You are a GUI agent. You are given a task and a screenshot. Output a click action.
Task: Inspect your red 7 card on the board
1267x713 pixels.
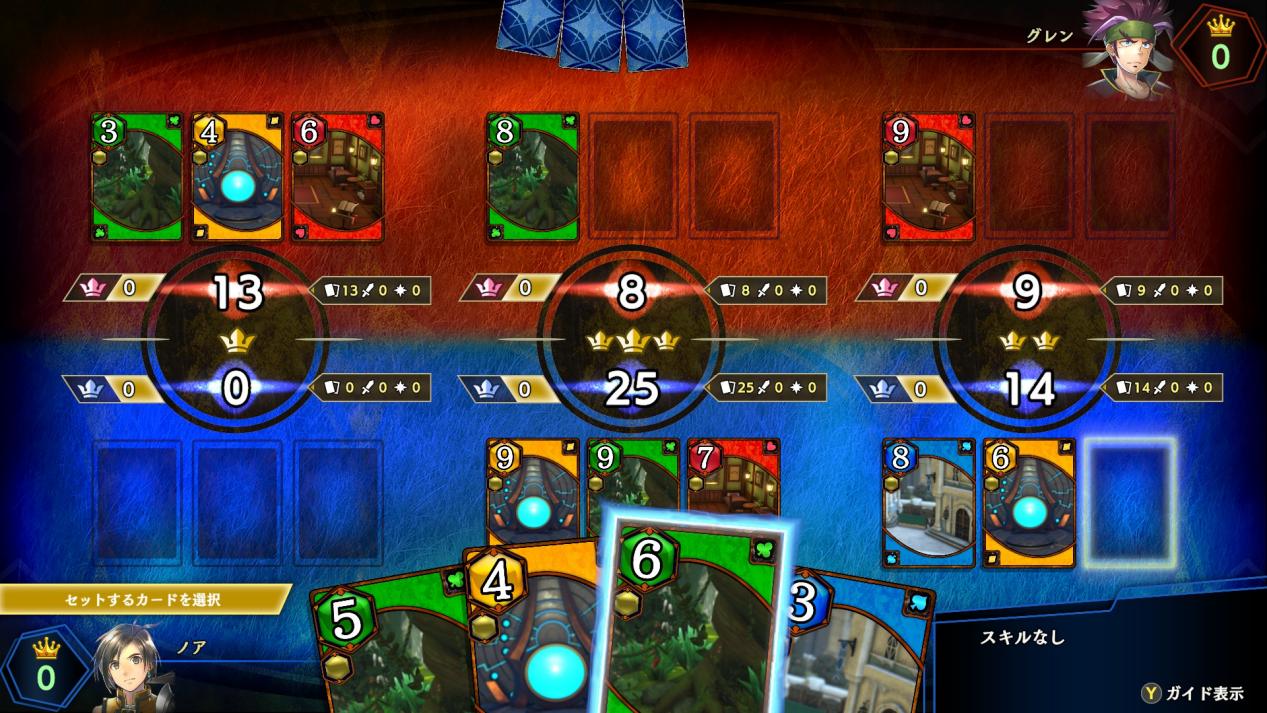tap(735, 478)
